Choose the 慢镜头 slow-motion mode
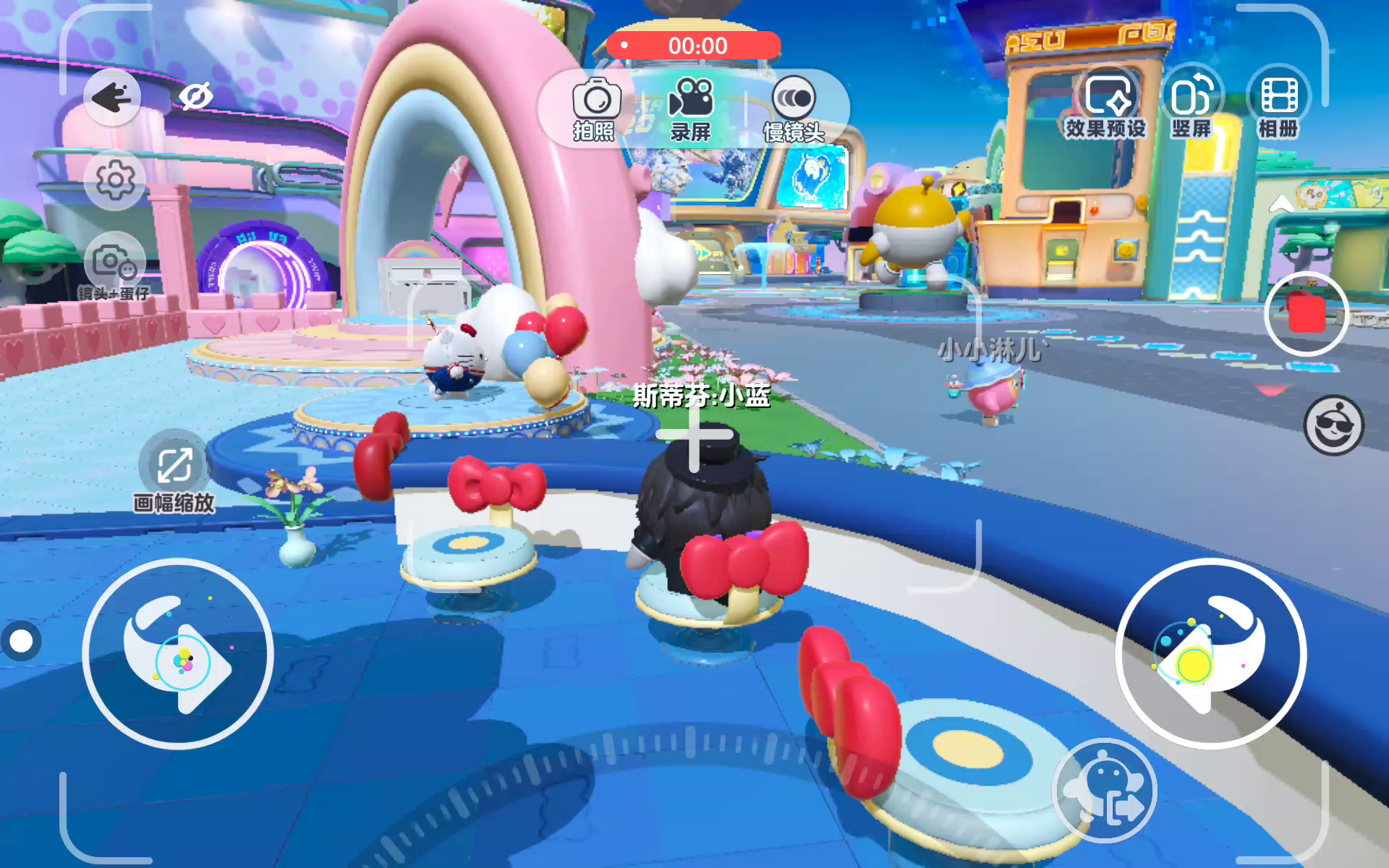The height and width of the screenshot is (868, 1389). coord(794,109)
